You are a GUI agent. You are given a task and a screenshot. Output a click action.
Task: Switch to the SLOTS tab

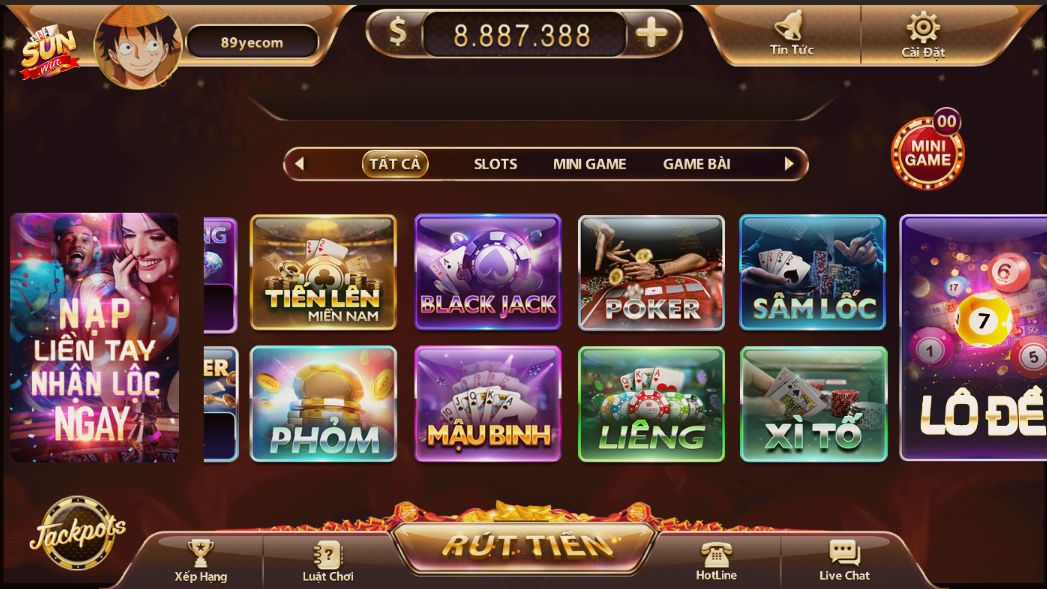(x=495, y=164)
